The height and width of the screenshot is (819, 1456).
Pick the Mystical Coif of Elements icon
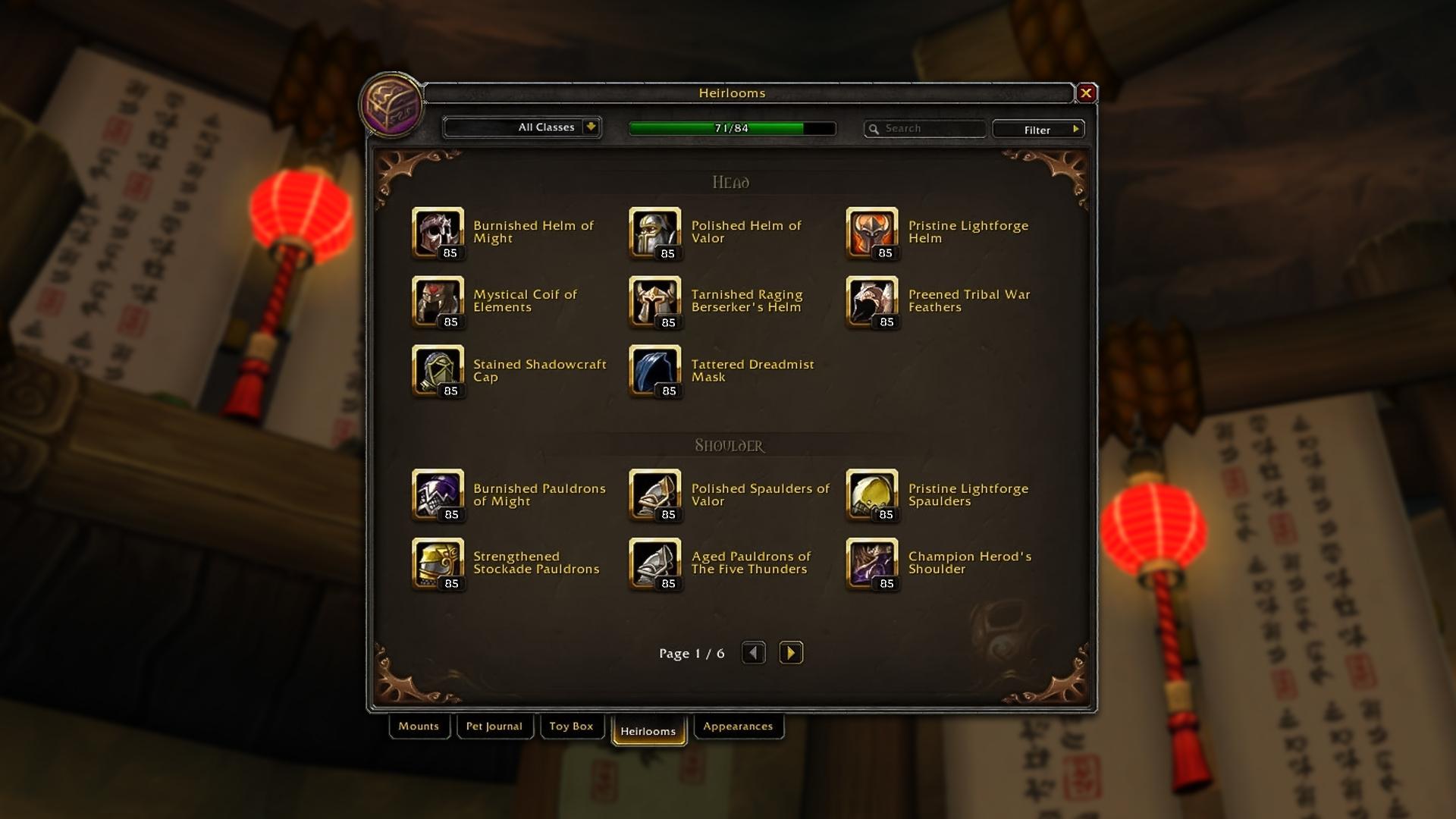(x=438, y=302)
